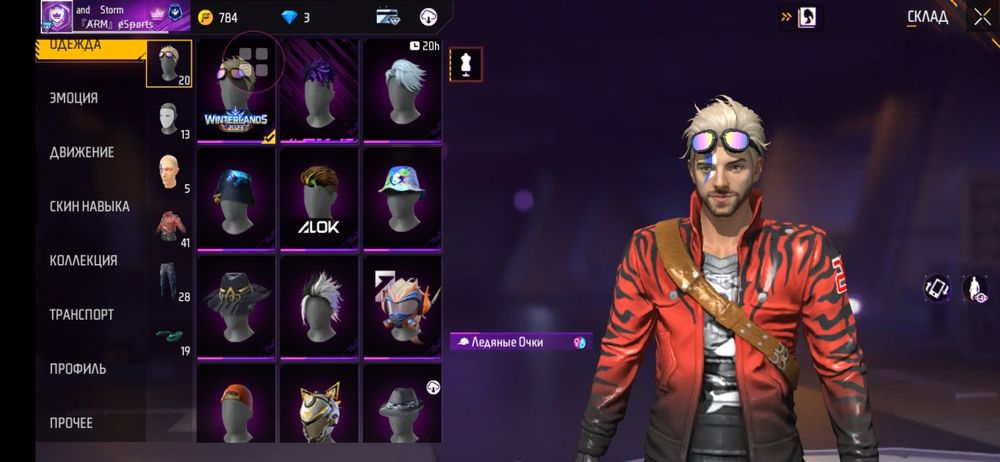Close the vault screen with the X

click(982, 16)
